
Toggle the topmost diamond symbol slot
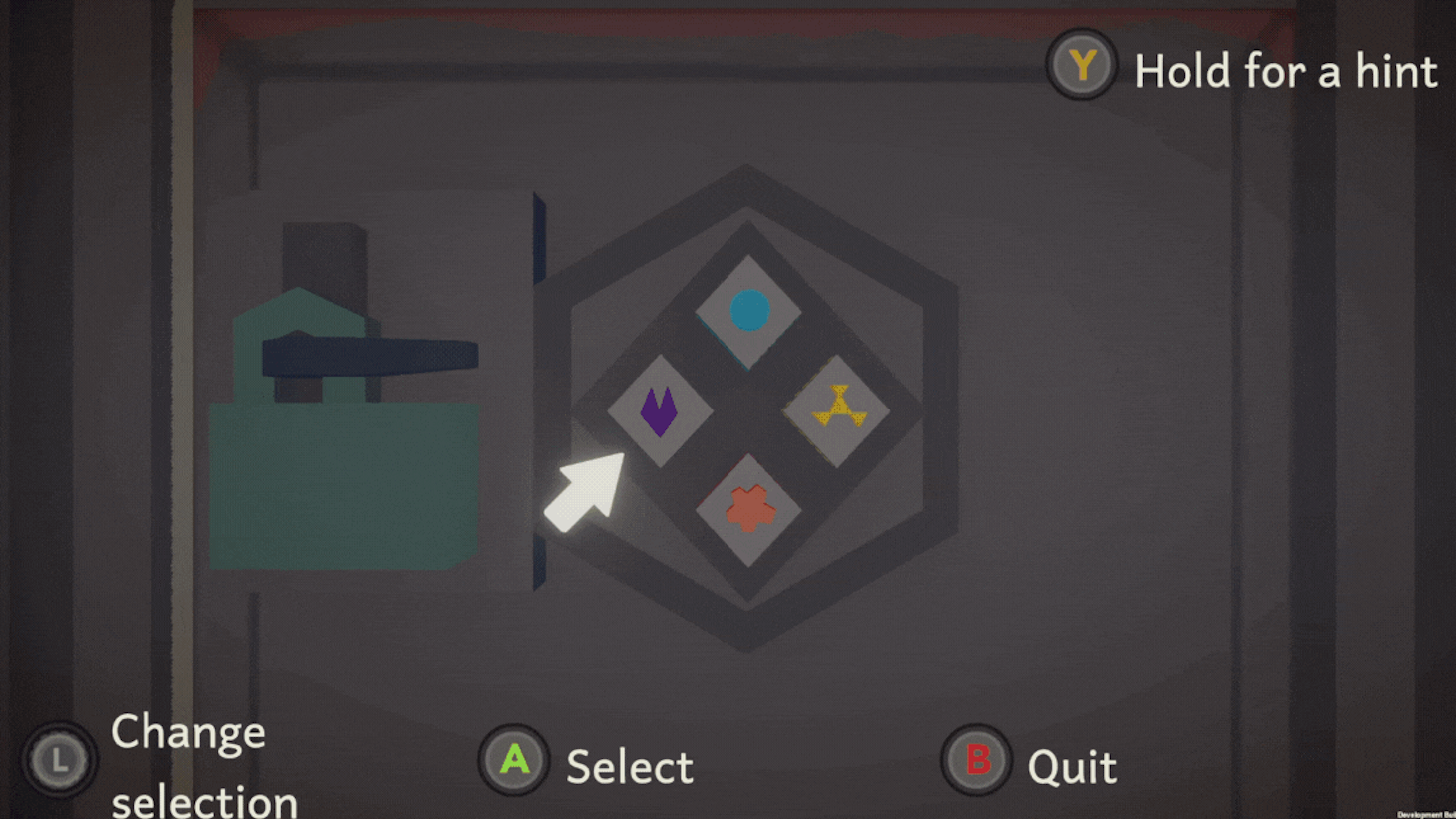[748, 312]
